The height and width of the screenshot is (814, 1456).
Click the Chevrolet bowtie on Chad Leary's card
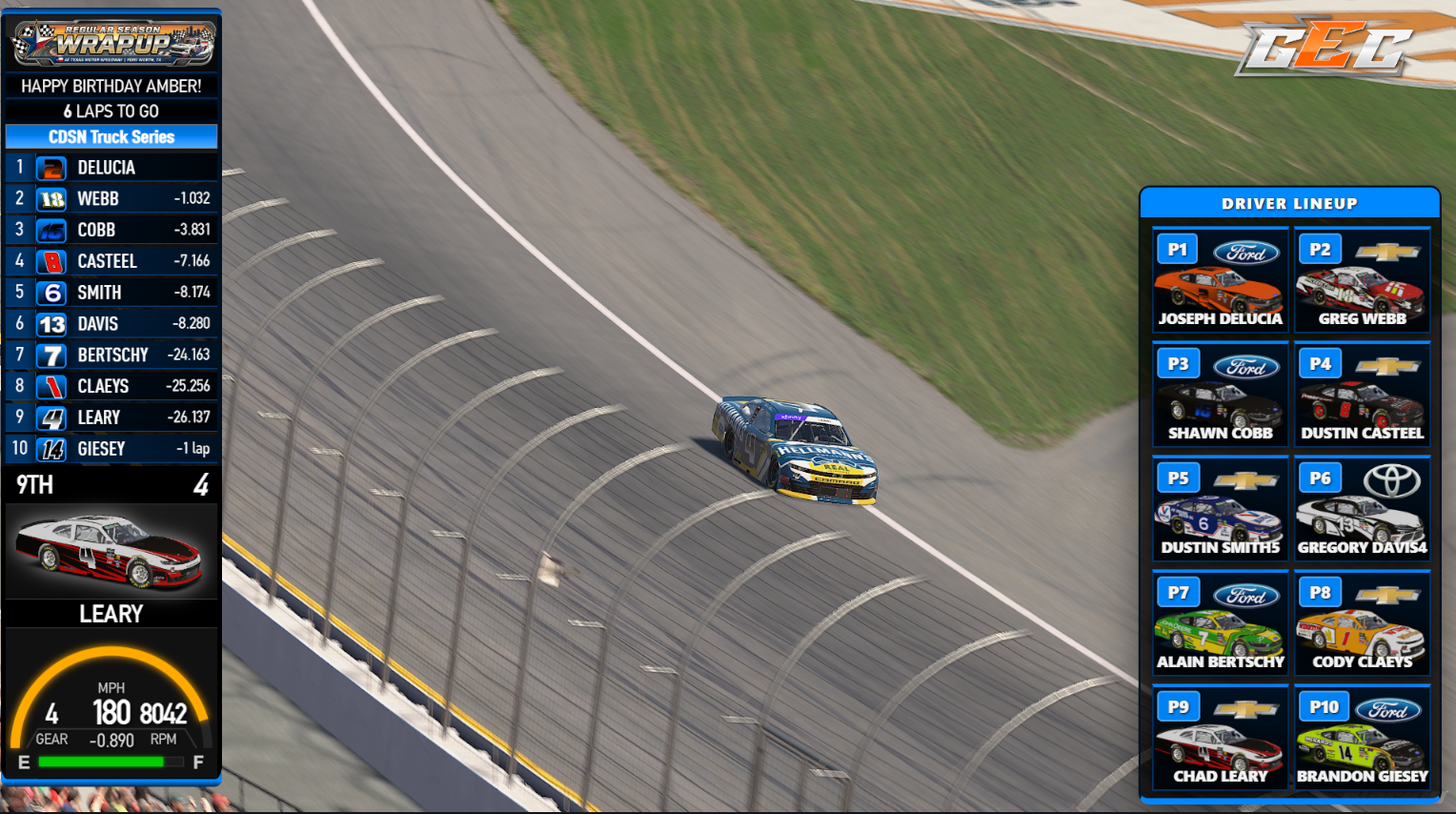[x=1246, y=706]
